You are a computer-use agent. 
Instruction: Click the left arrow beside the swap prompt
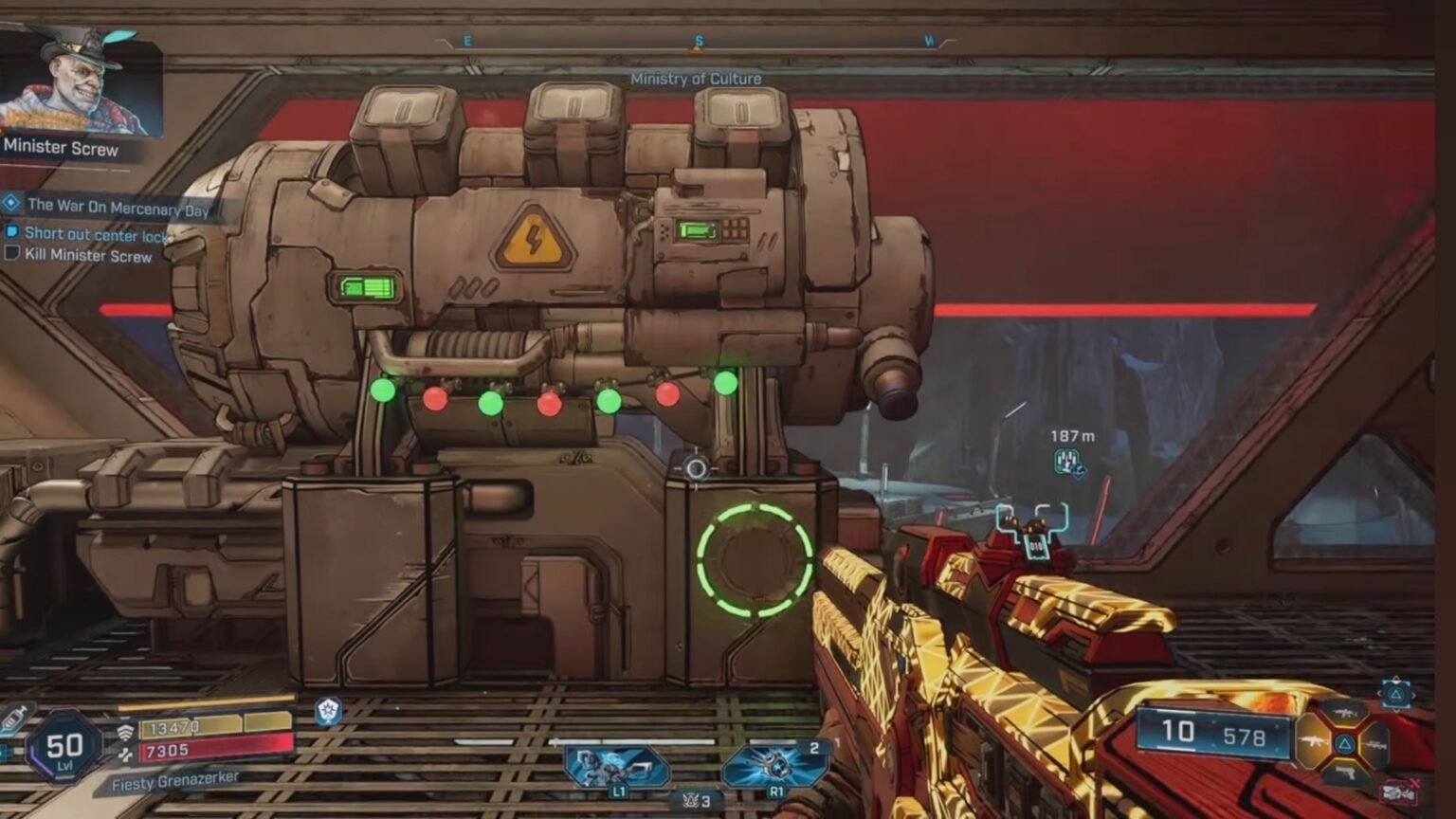tap(1380, 694)
